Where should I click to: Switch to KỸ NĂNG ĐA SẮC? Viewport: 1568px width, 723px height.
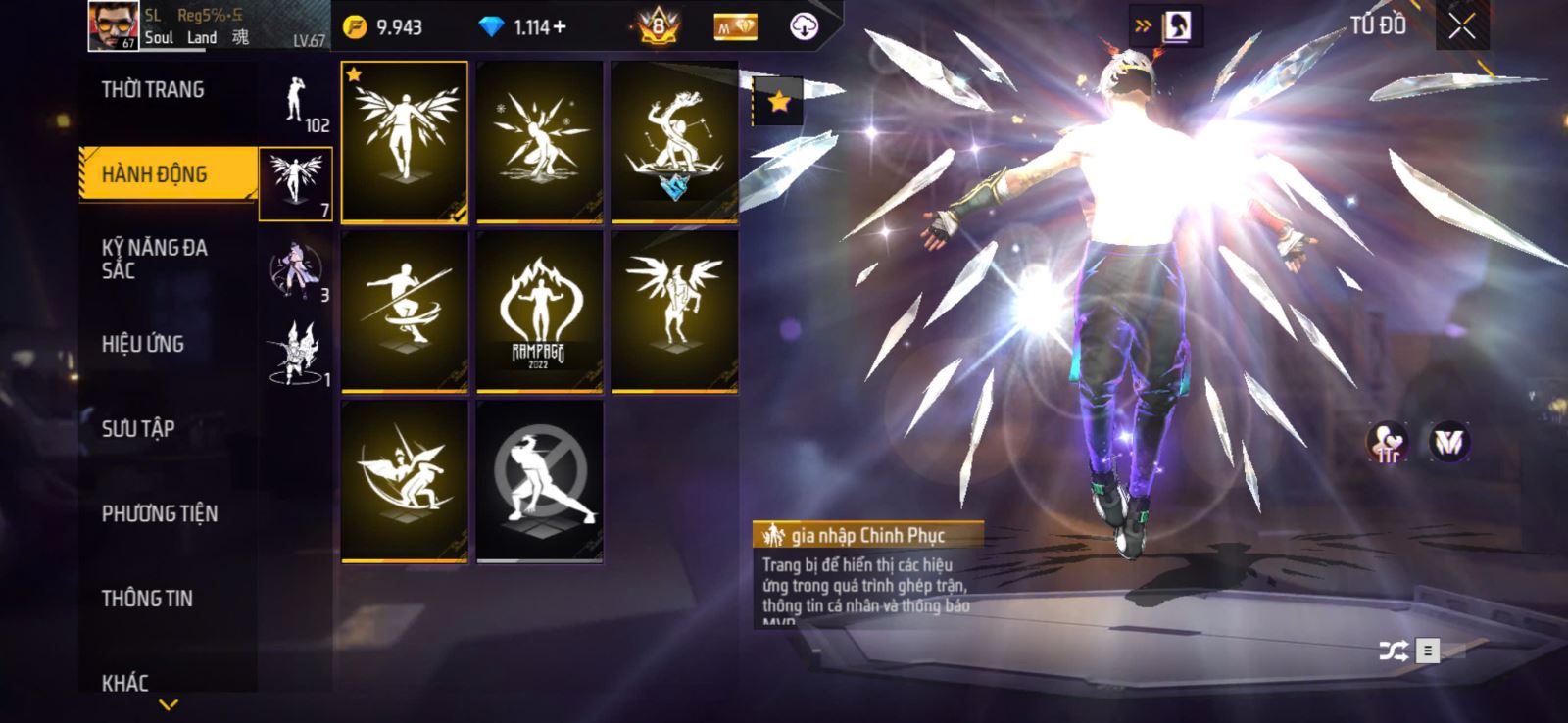click(x=154, y=259)
